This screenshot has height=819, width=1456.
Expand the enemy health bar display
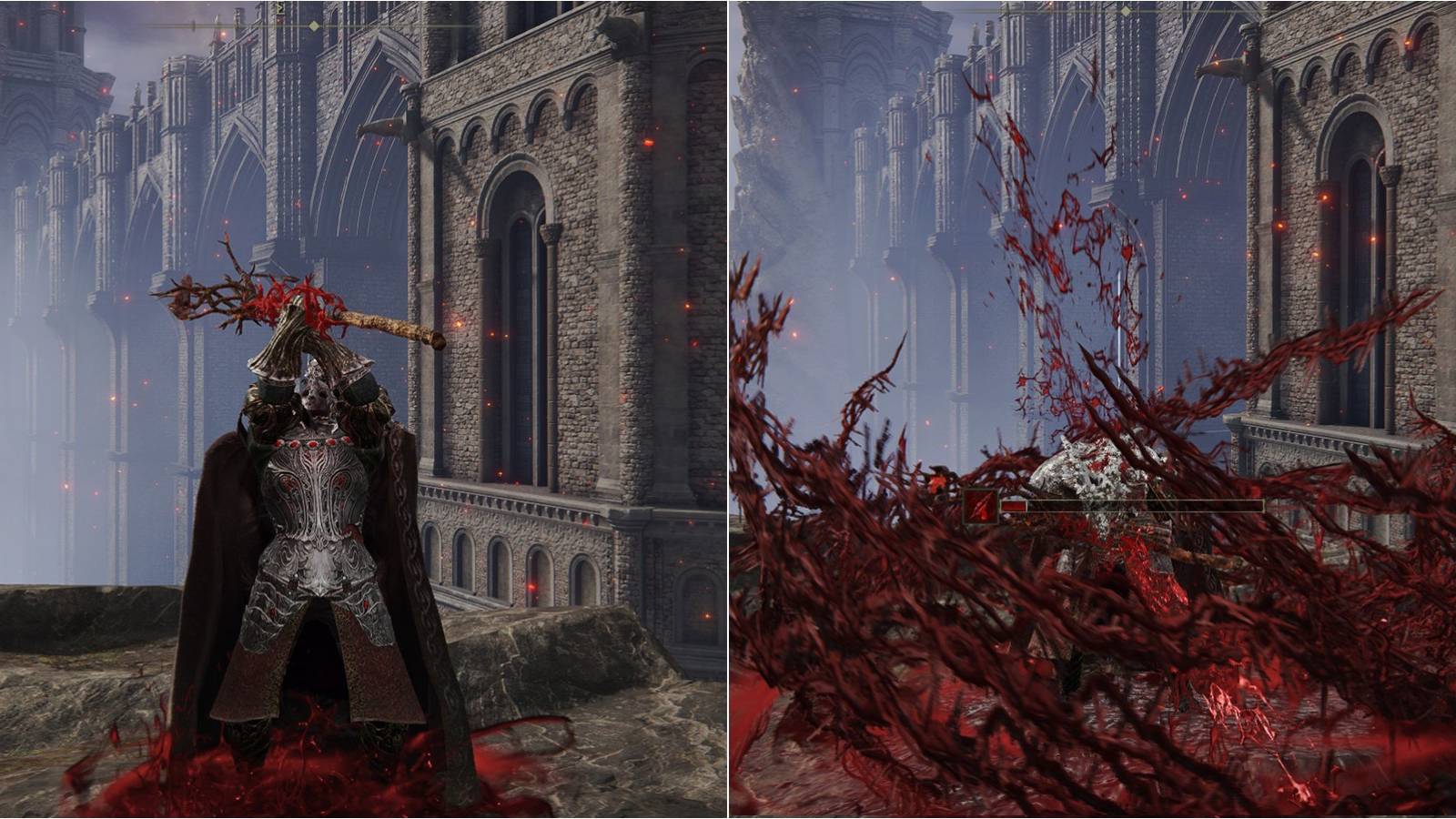click(x=1137, y=506)
